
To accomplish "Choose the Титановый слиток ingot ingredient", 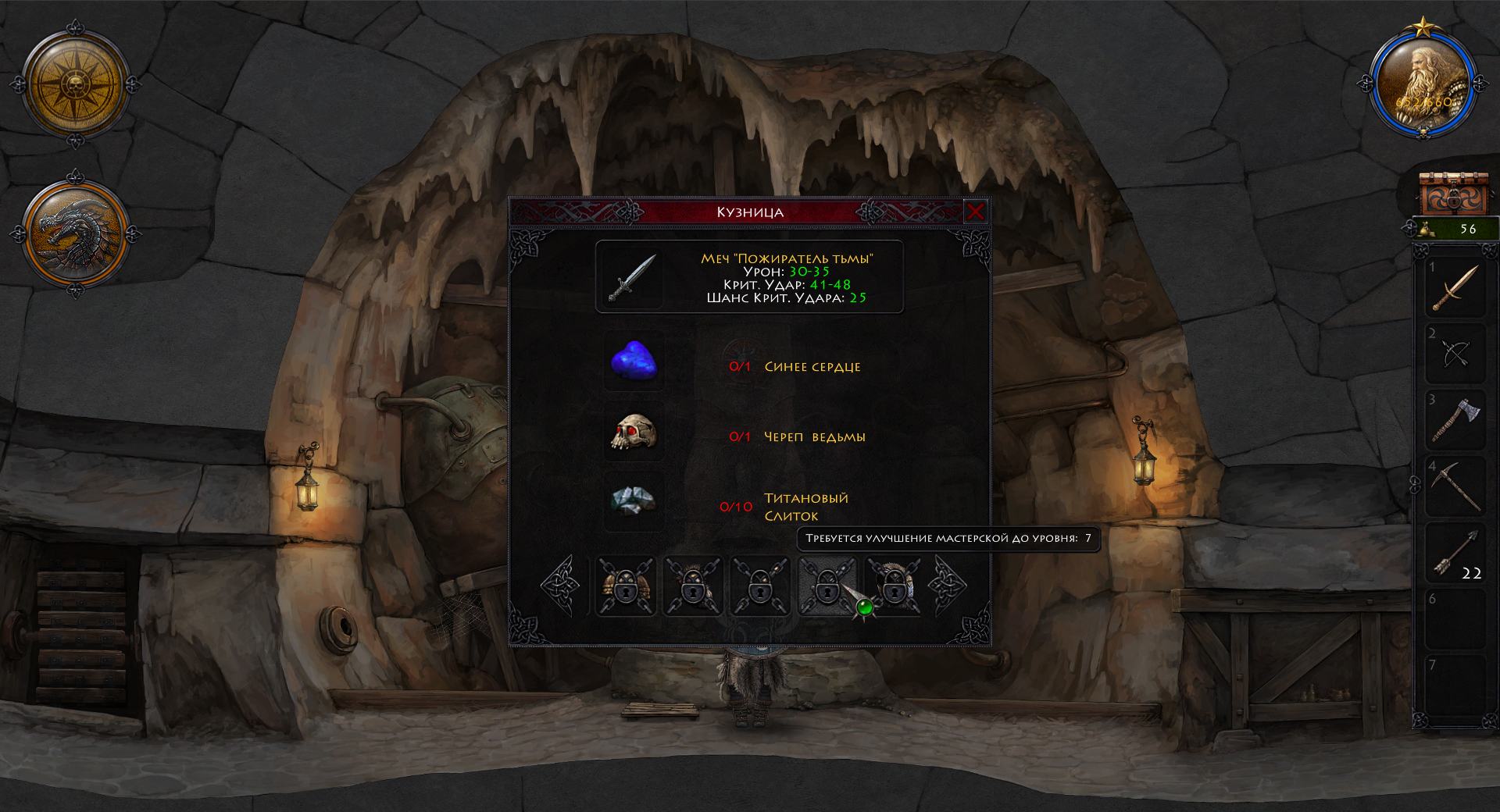I will coord(634,501).
